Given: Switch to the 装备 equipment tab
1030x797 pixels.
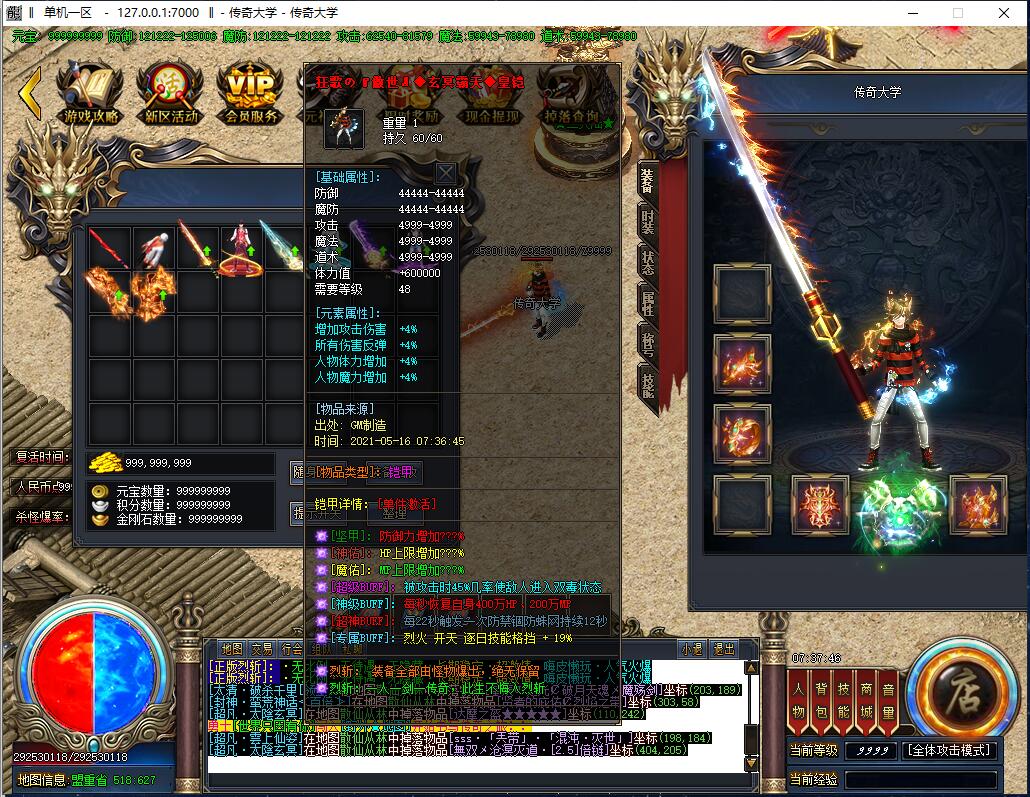Looking at the screenshot, I should [x=647, y=178].
